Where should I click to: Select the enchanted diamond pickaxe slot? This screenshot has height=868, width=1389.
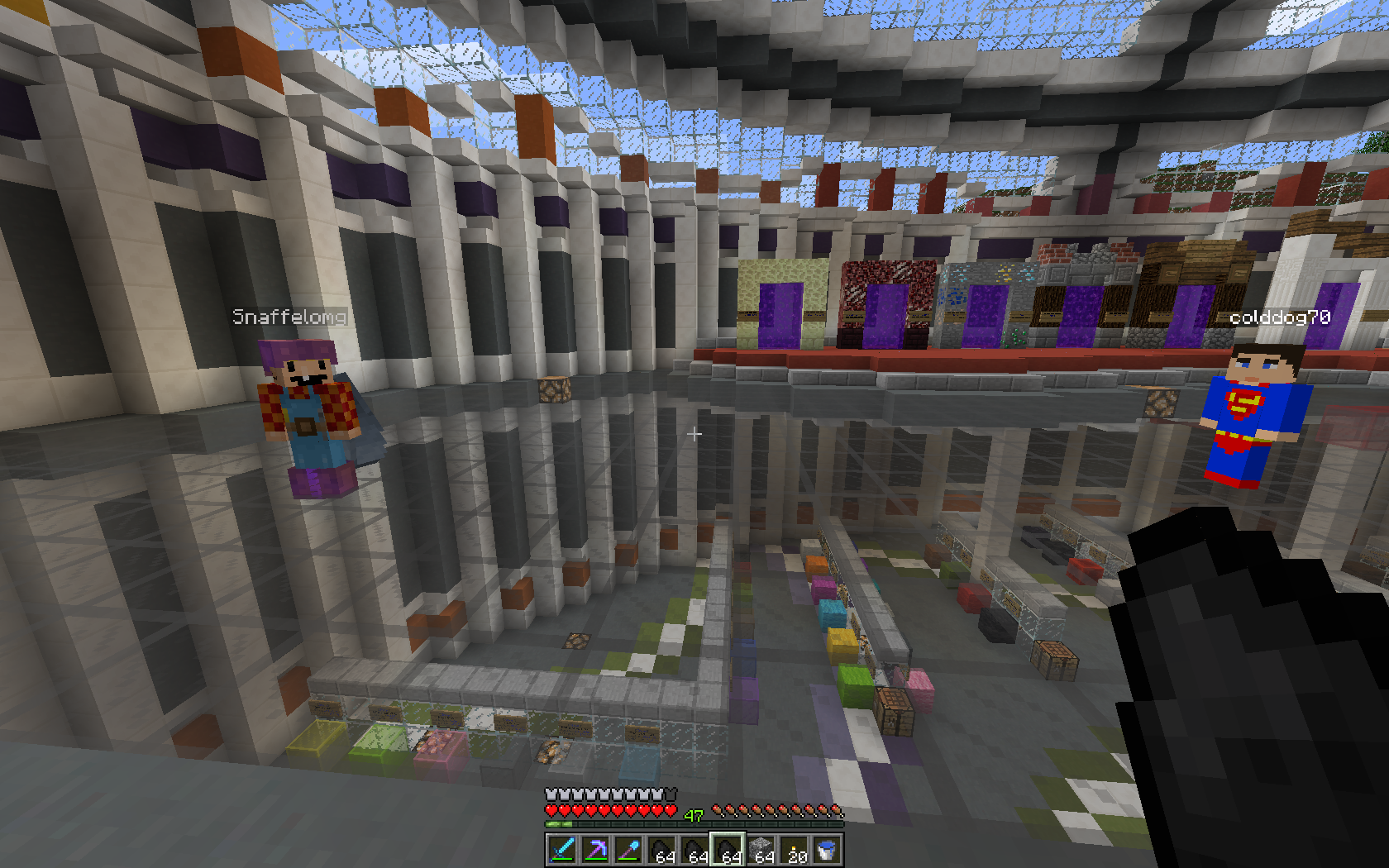(595, 849)
